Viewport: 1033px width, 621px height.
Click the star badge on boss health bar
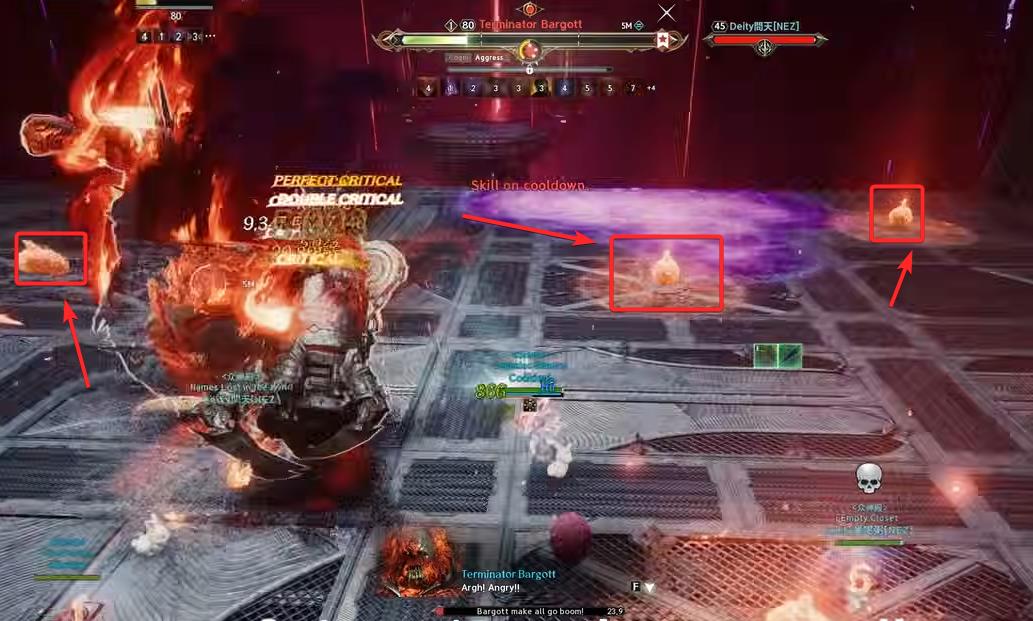[x=662, y=40]
